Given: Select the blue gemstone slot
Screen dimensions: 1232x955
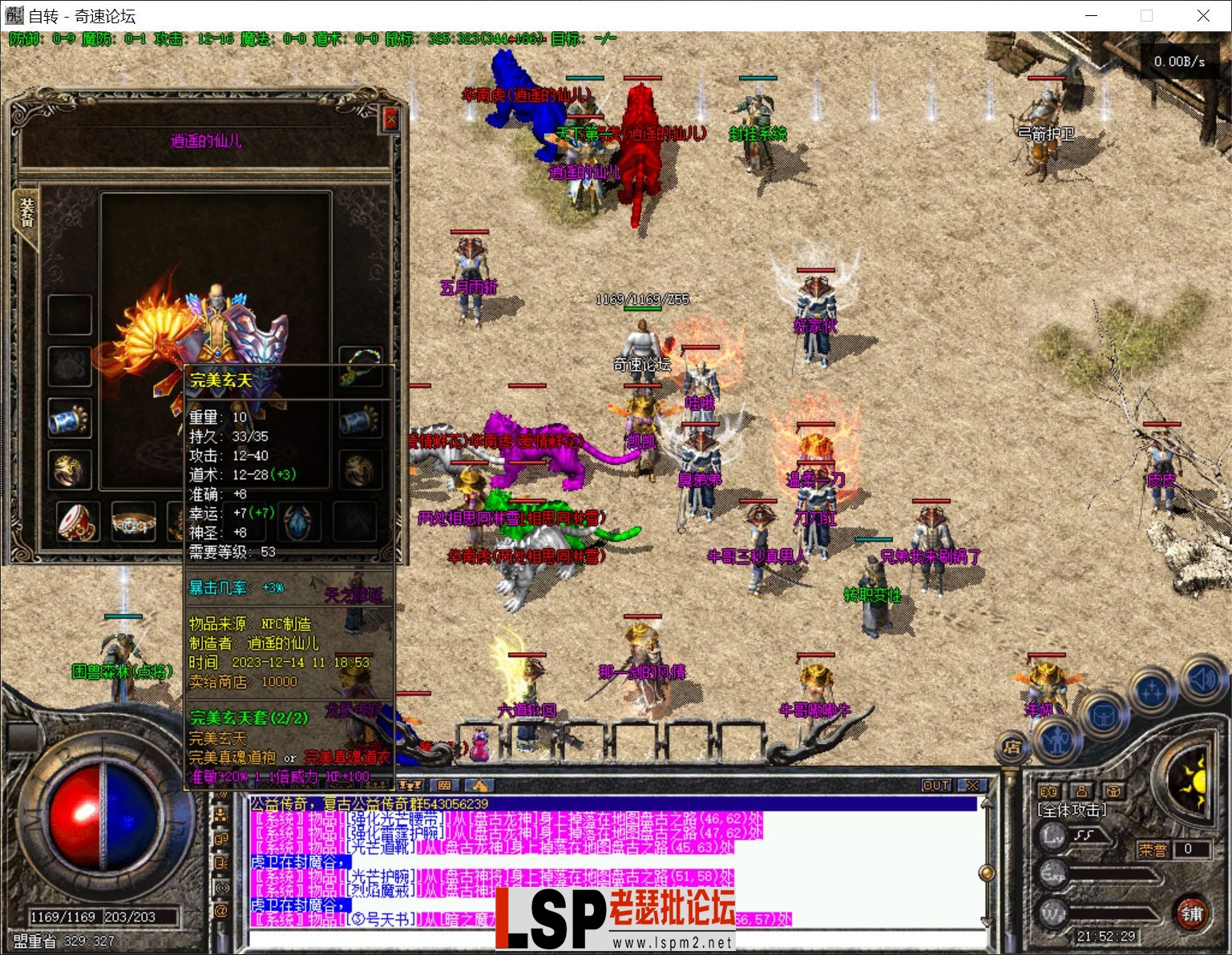Looking at the screenshot, I should point(299,521).
